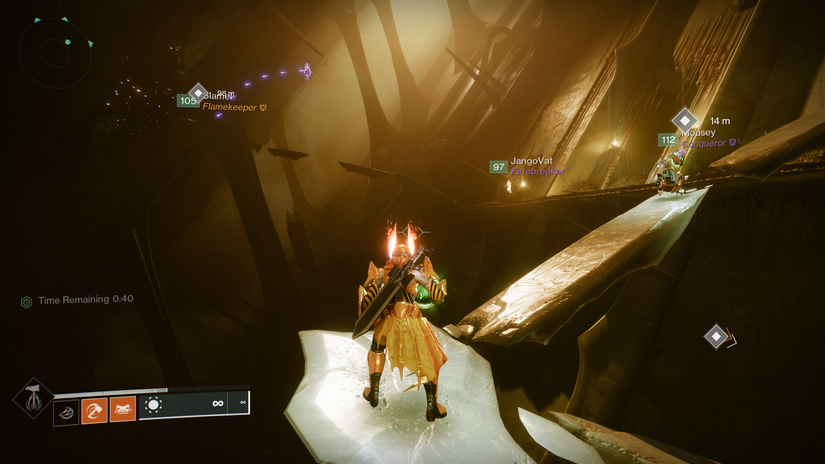This screenshot has width=825, height=464.
Task: Select the grenade ability icon
Action: (x=66, y=409)
